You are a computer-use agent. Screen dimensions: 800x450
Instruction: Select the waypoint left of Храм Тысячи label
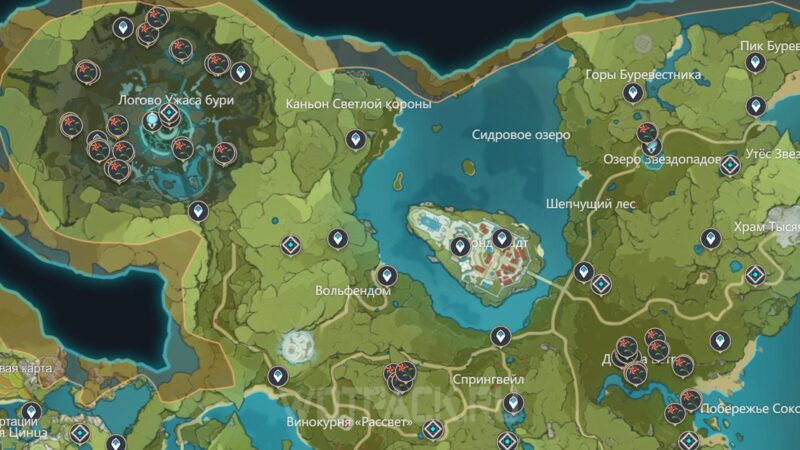point(710,239)
